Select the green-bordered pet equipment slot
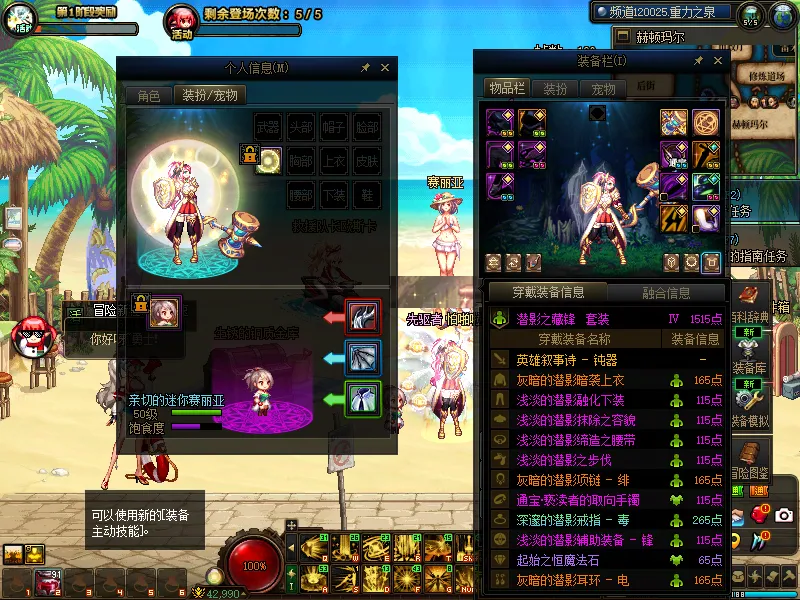Screen dimensions: 800x600 [x=362, y=399]
